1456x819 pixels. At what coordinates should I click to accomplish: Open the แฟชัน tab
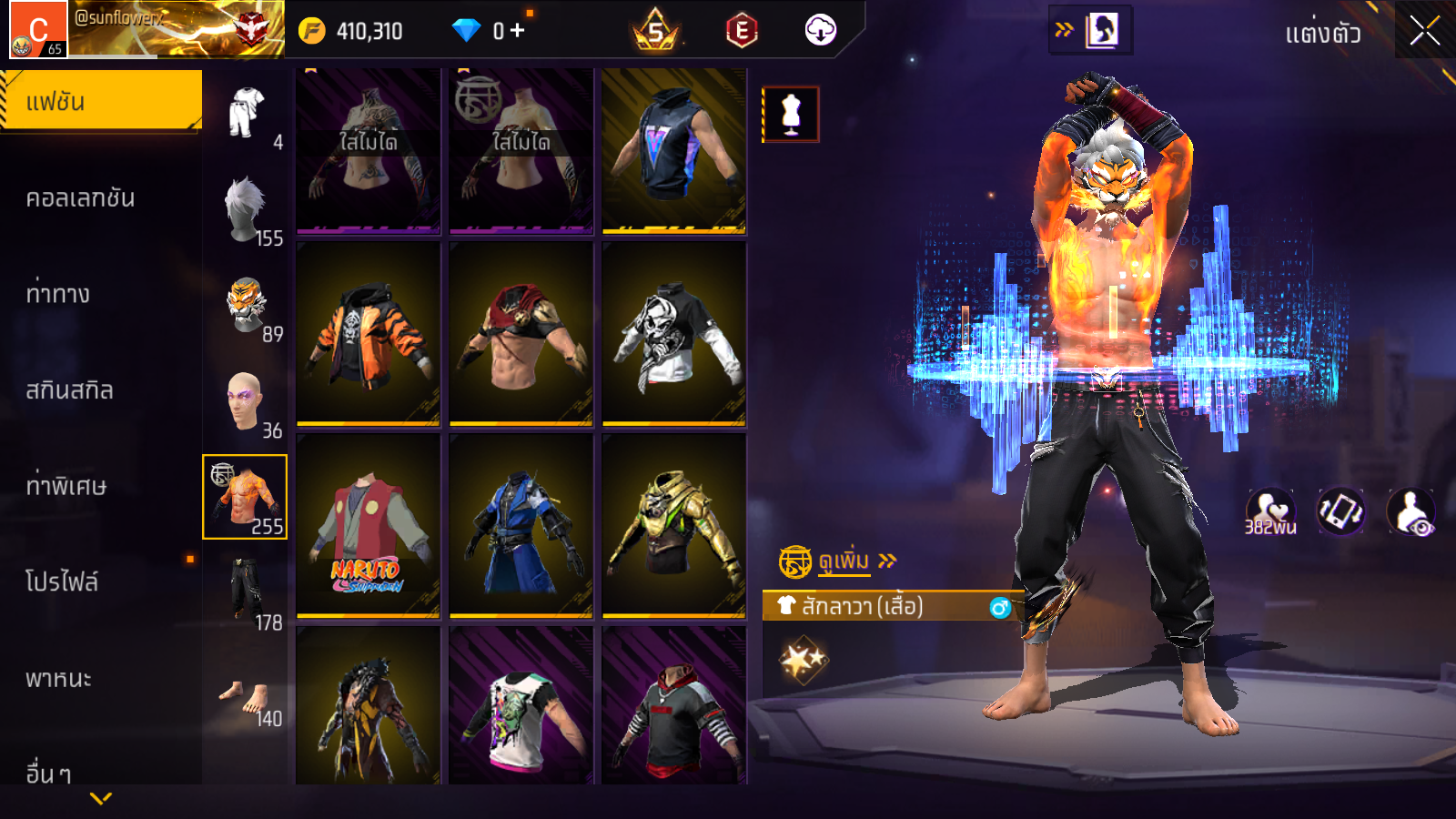[100, 101]
